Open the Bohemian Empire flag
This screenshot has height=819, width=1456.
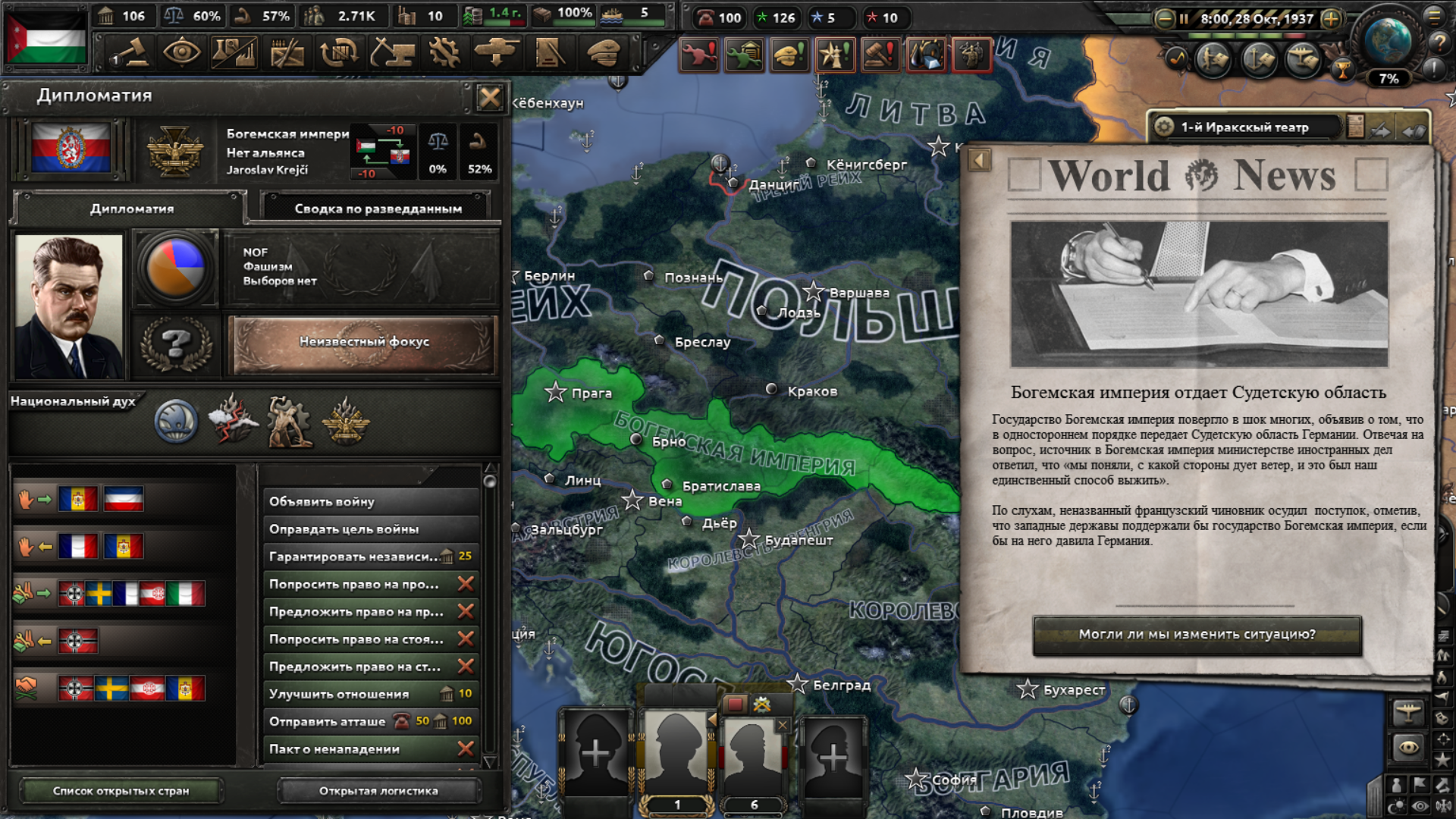(71, 148)
